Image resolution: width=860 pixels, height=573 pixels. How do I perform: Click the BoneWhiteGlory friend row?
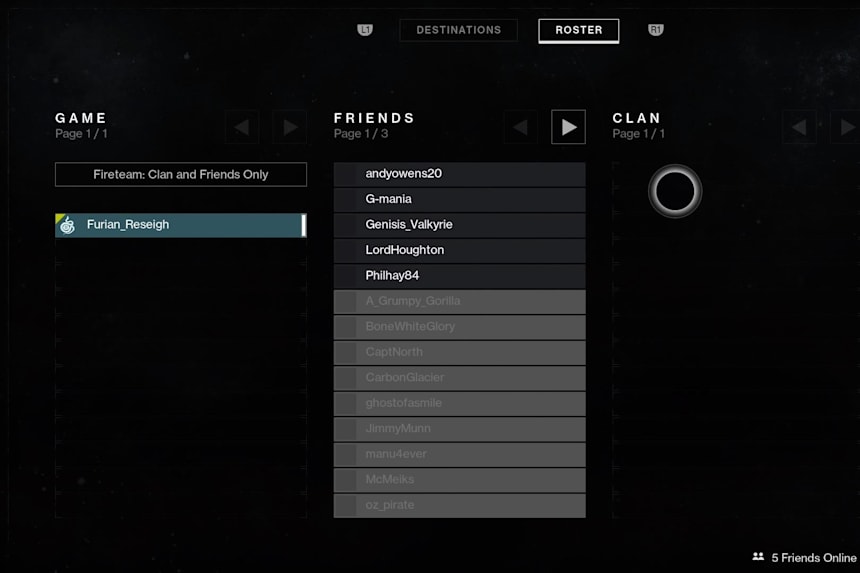[x=459, y=327]
